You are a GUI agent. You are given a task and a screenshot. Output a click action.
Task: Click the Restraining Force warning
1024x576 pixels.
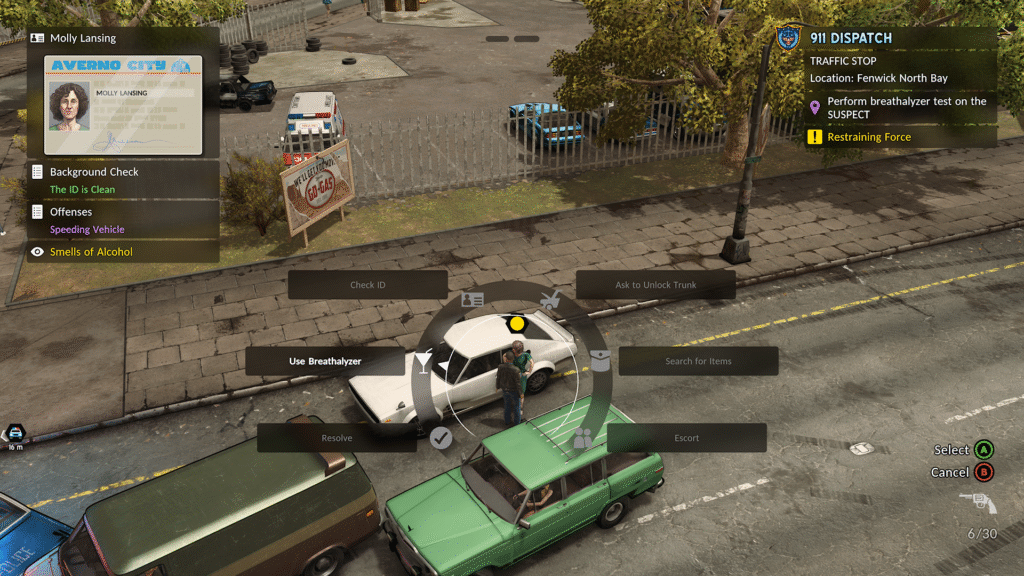click(869, 137)
